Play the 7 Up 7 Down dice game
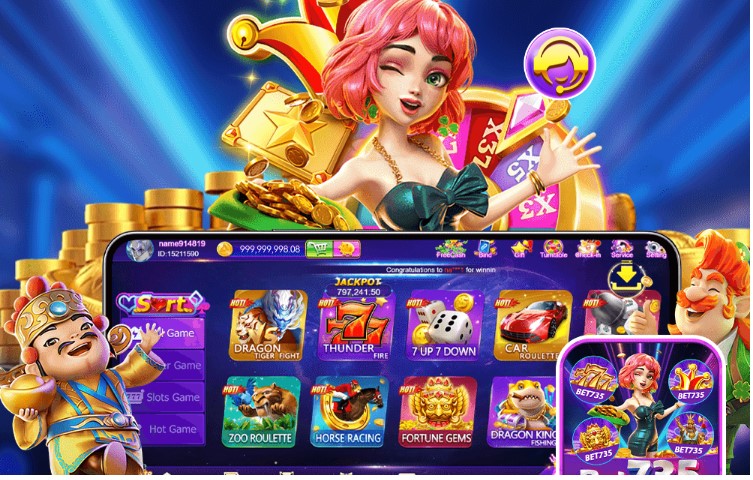Screen dimensions: 753x480 click(x=445, y=325)
